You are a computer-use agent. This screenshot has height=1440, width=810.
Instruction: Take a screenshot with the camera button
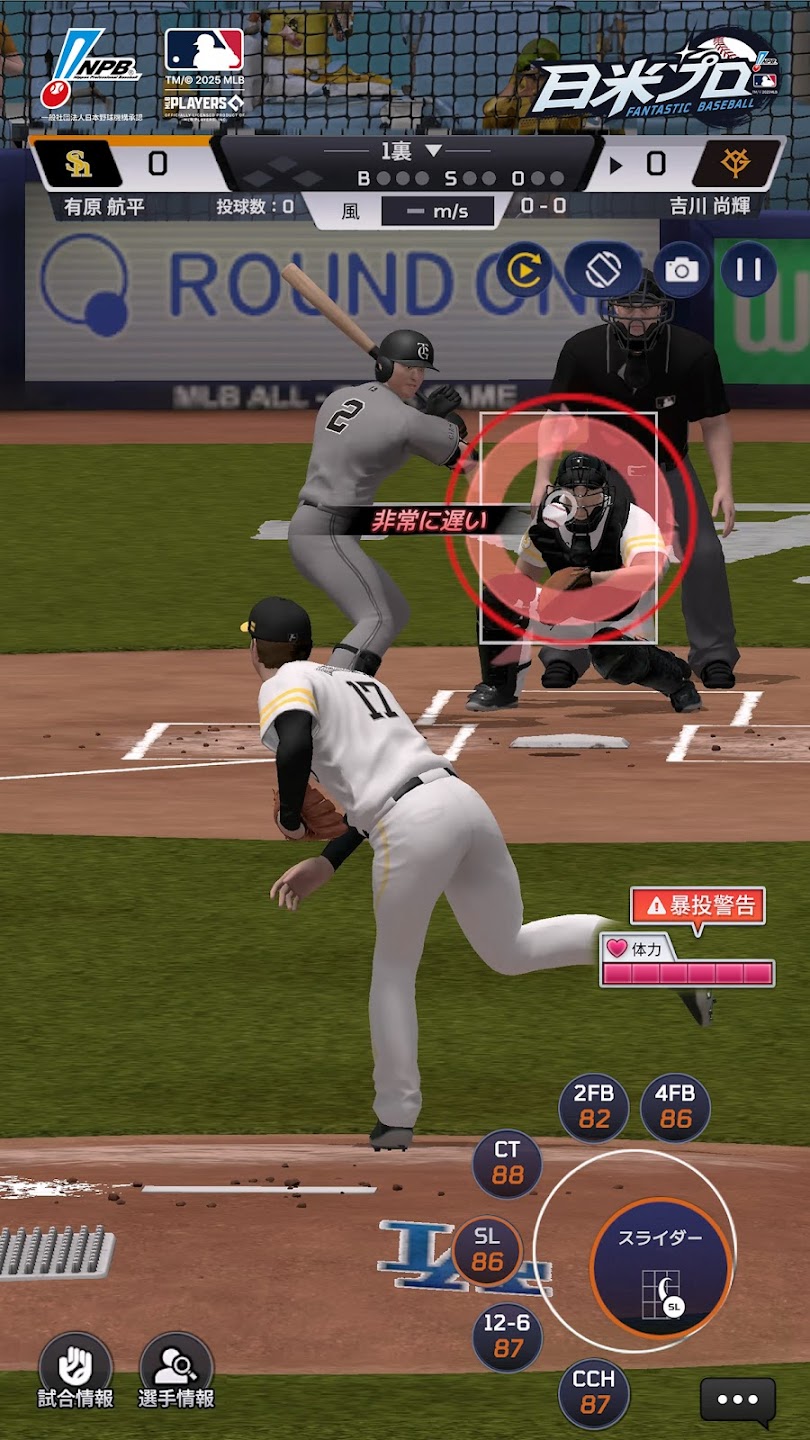click(682, 269)
